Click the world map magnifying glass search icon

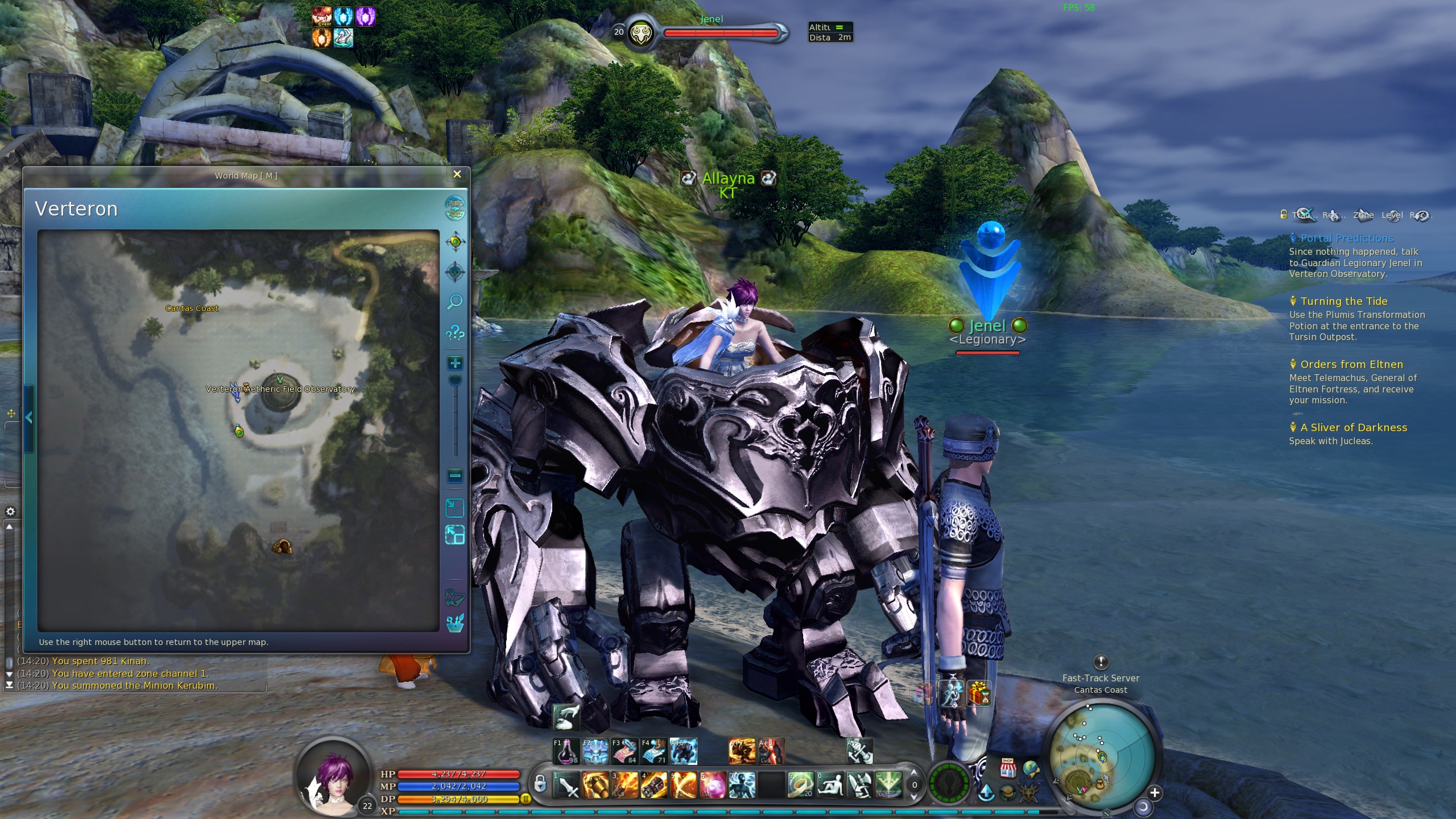(x=454, y=301)
